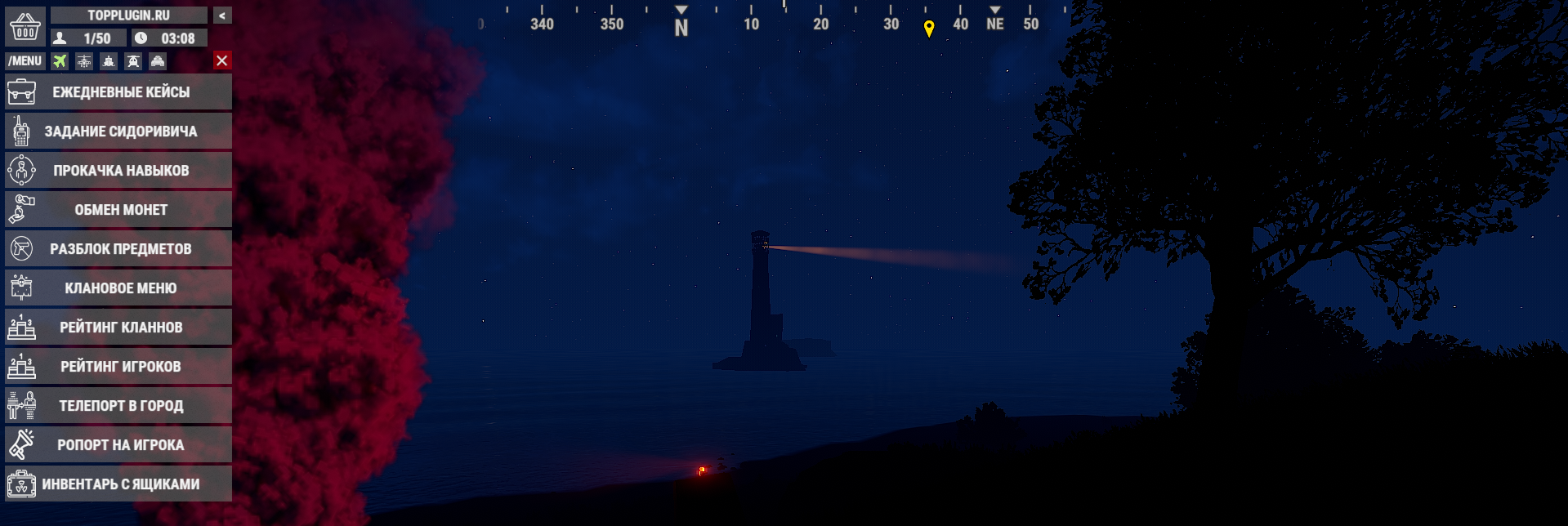Screen dimensions: 1568x526
Task: Click the /MENU button
Action: pos(25,61)
